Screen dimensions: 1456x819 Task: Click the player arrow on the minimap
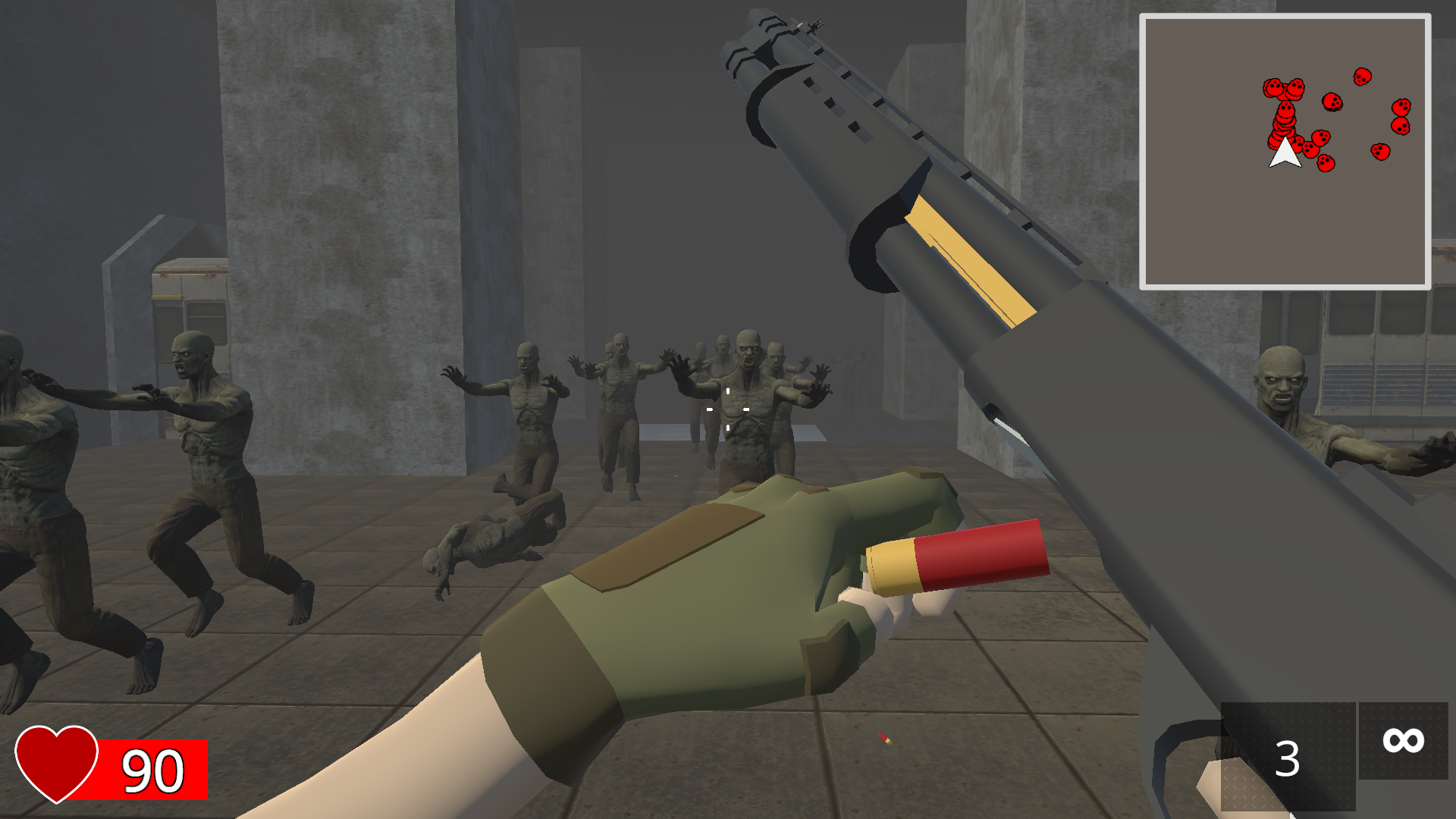(1285, 155)
